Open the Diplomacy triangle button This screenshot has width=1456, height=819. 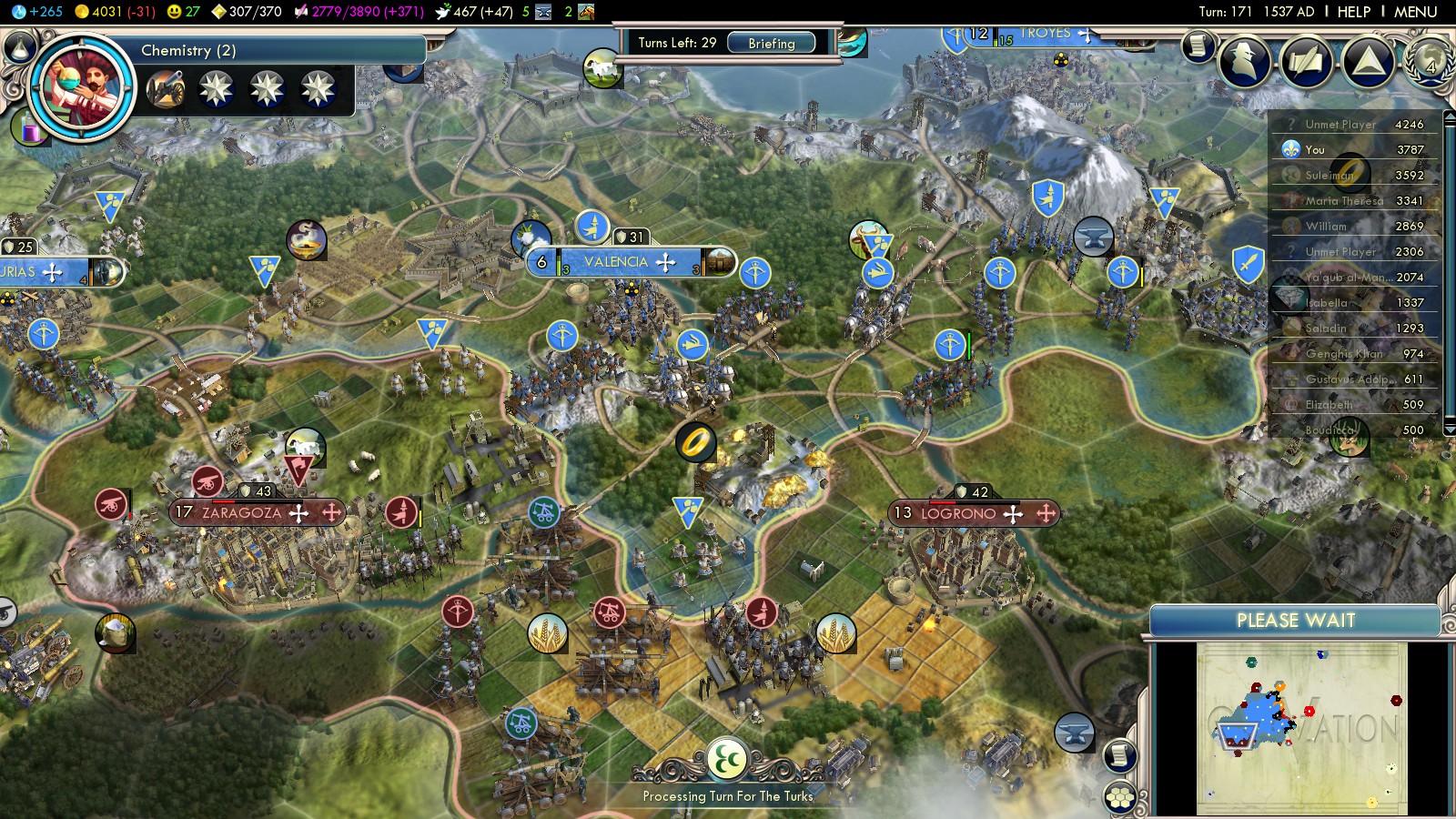click(1368, 62)
